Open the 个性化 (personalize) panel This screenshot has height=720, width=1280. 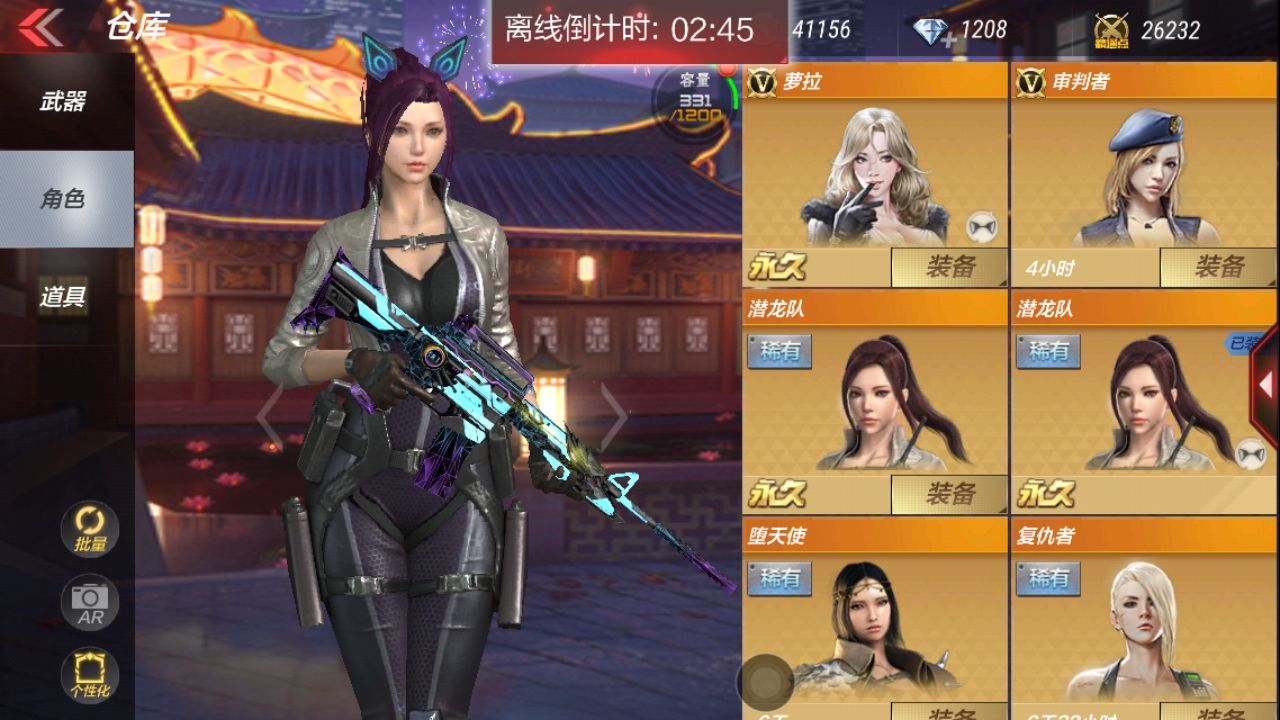[88, 676]
